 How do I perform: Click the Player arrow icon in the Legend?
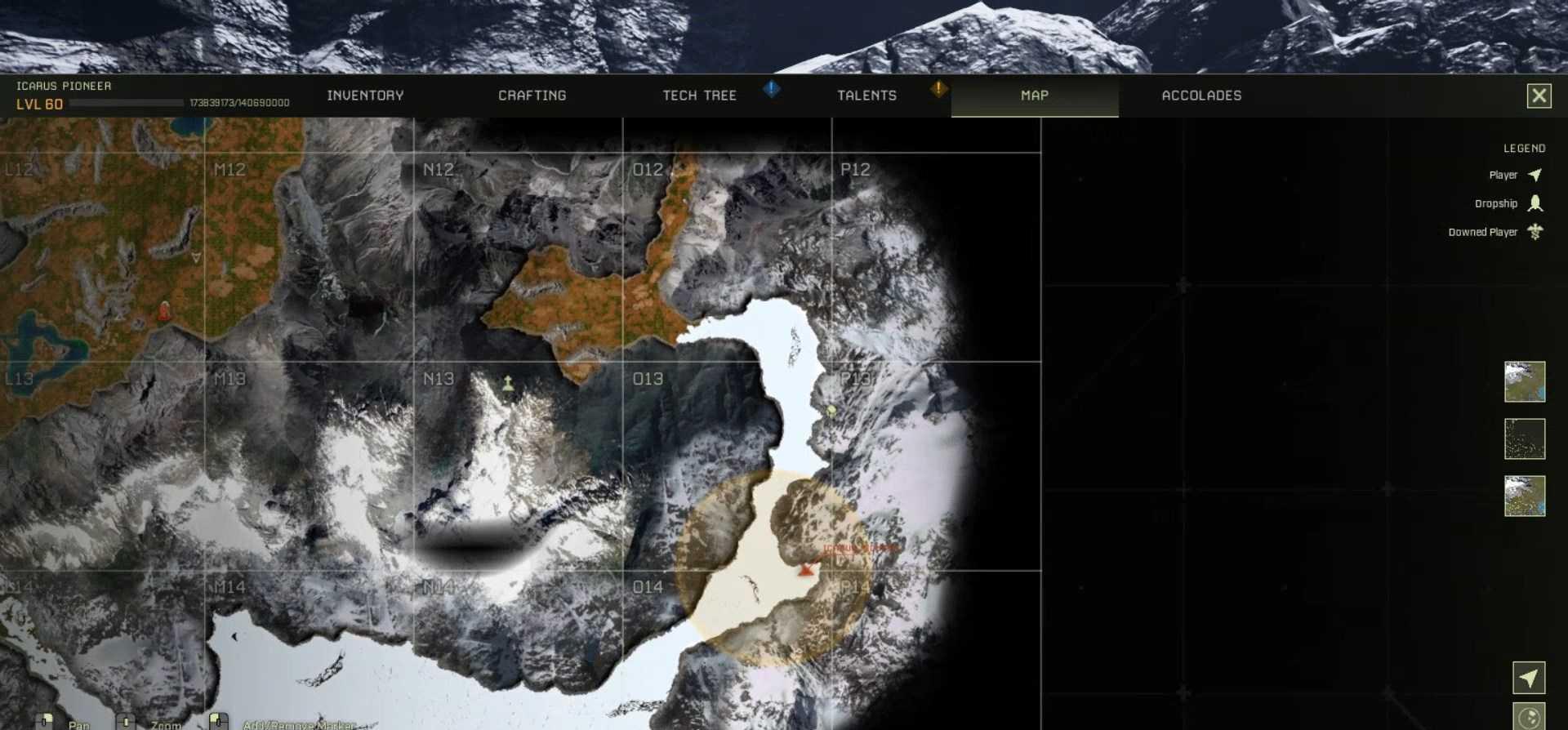pyautogui.click(x=1536, y=175)
